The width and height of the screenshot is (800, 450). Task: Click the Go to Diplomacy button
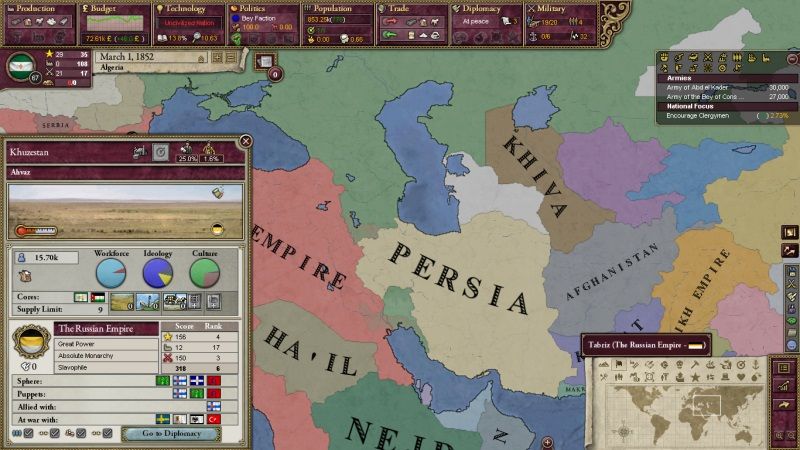click(x=170, y=433)
